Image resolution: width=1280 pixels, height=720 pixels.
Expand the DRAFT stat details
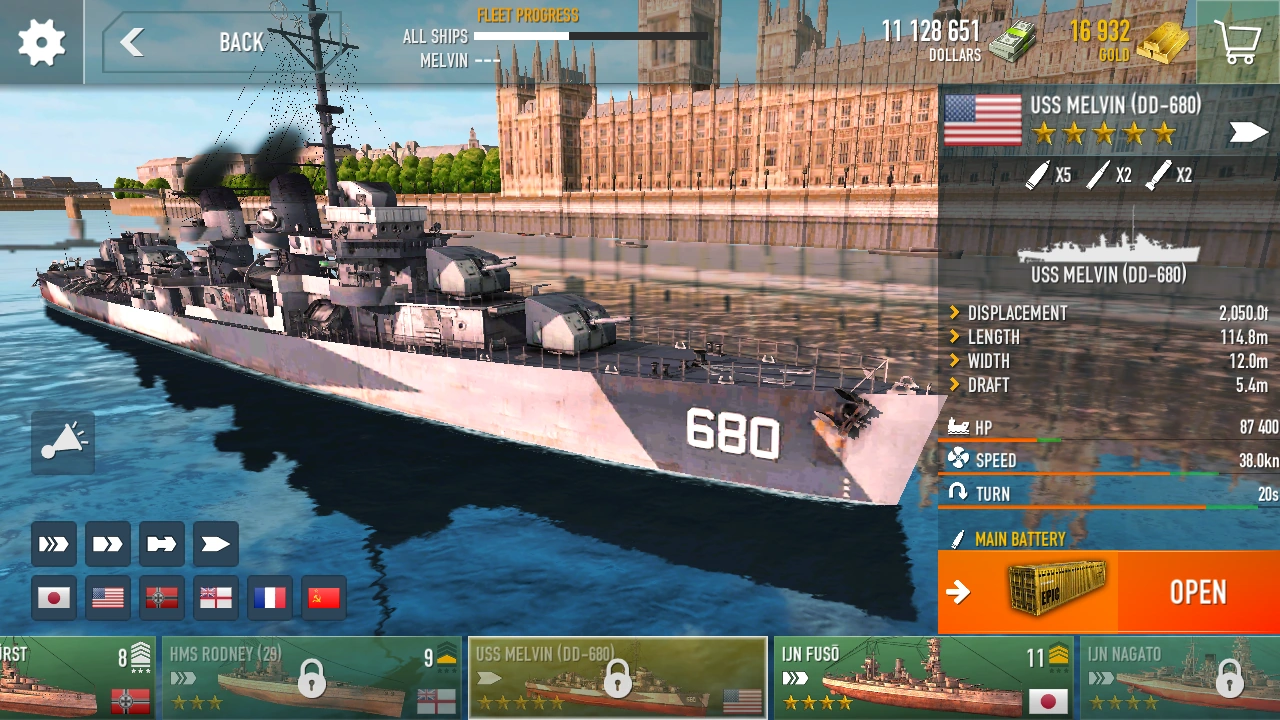pos(990,385)
